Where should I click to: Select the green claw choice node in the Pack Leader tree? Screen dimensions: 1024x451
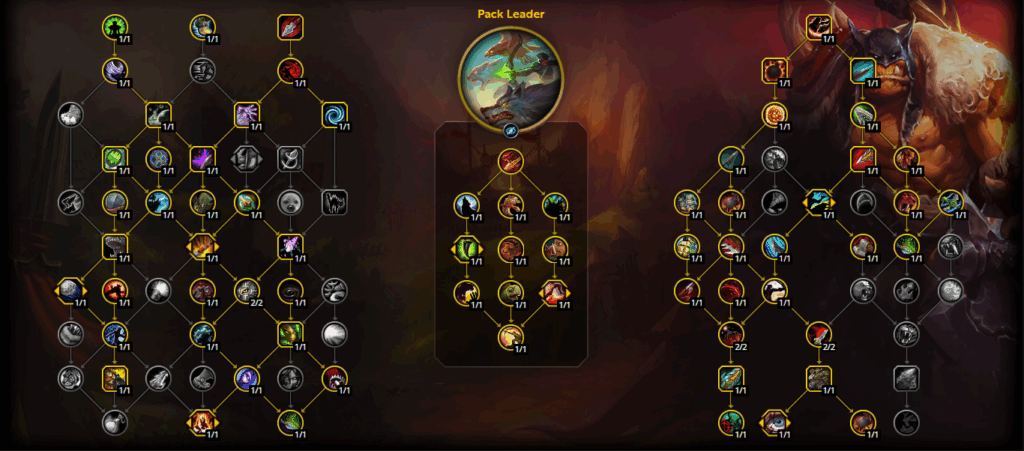coord(466,249)
